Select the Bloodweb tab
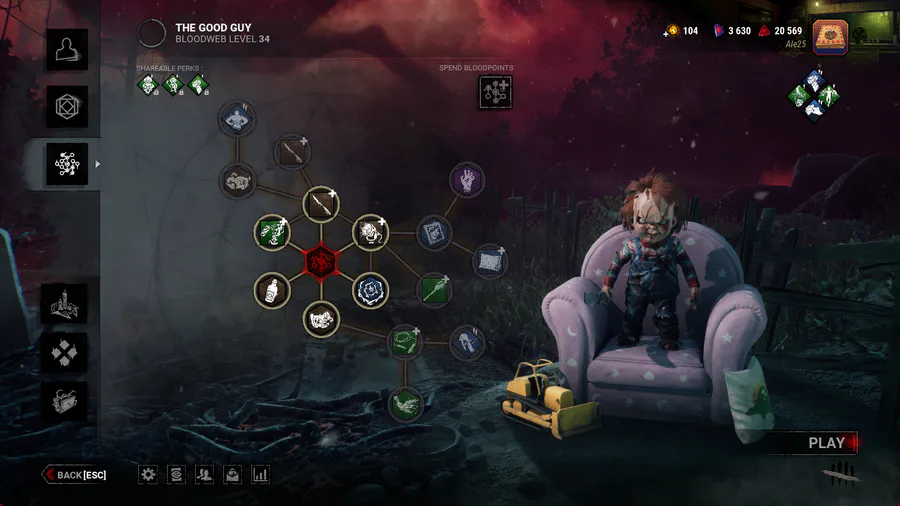900x506 pixels. pyautogui.click(x=66, y=164)
